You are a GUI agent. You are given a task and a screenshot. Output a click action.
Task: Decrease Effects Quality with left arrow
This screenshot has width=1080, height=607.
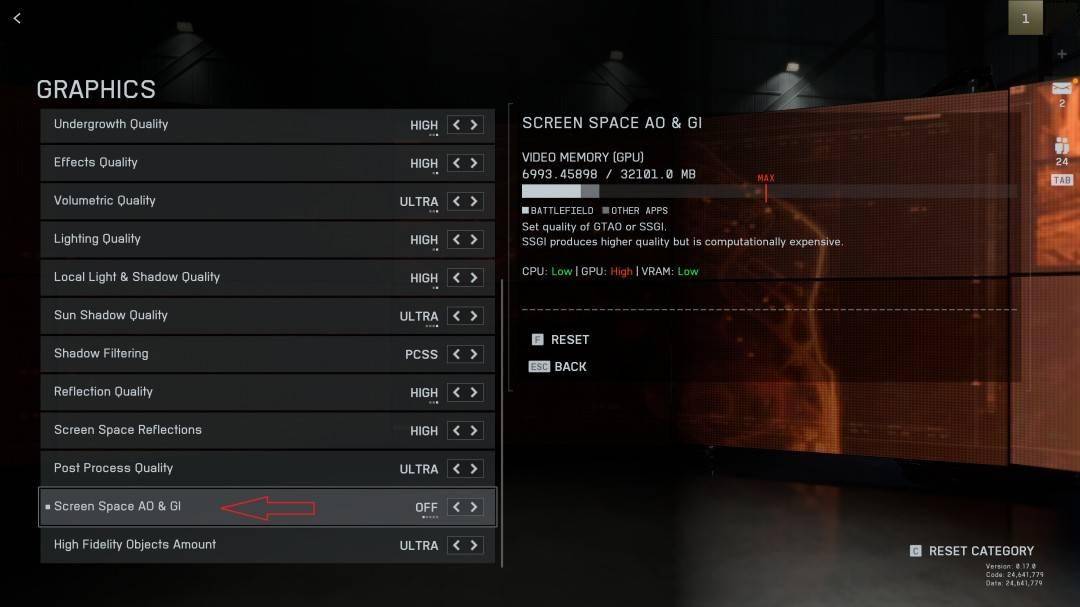pos(457,163)
